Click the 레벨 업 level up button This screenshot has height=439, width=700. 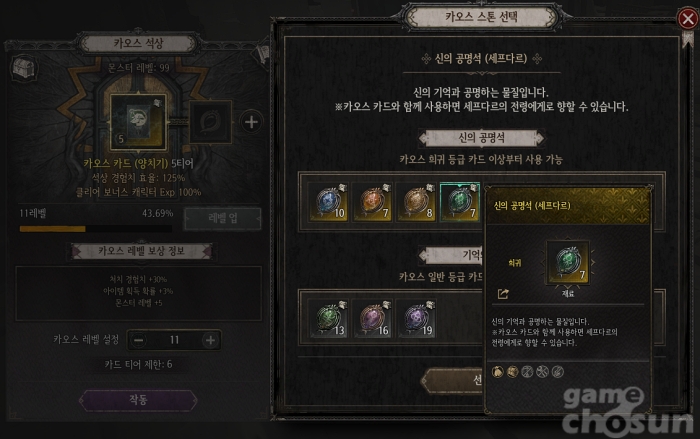click(x=221, y=218)
